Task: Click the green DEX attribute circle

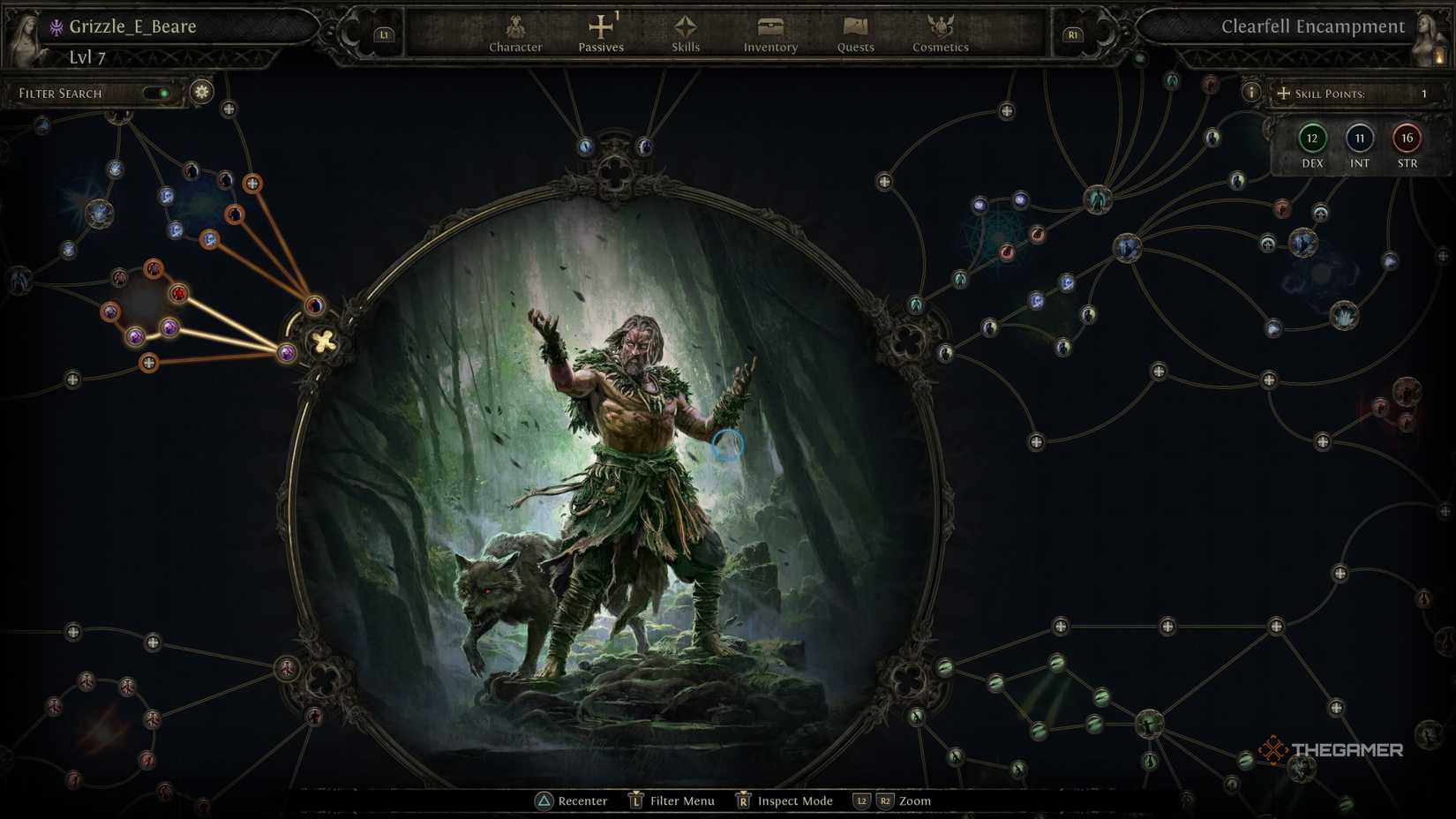Action: point(1312,139)
